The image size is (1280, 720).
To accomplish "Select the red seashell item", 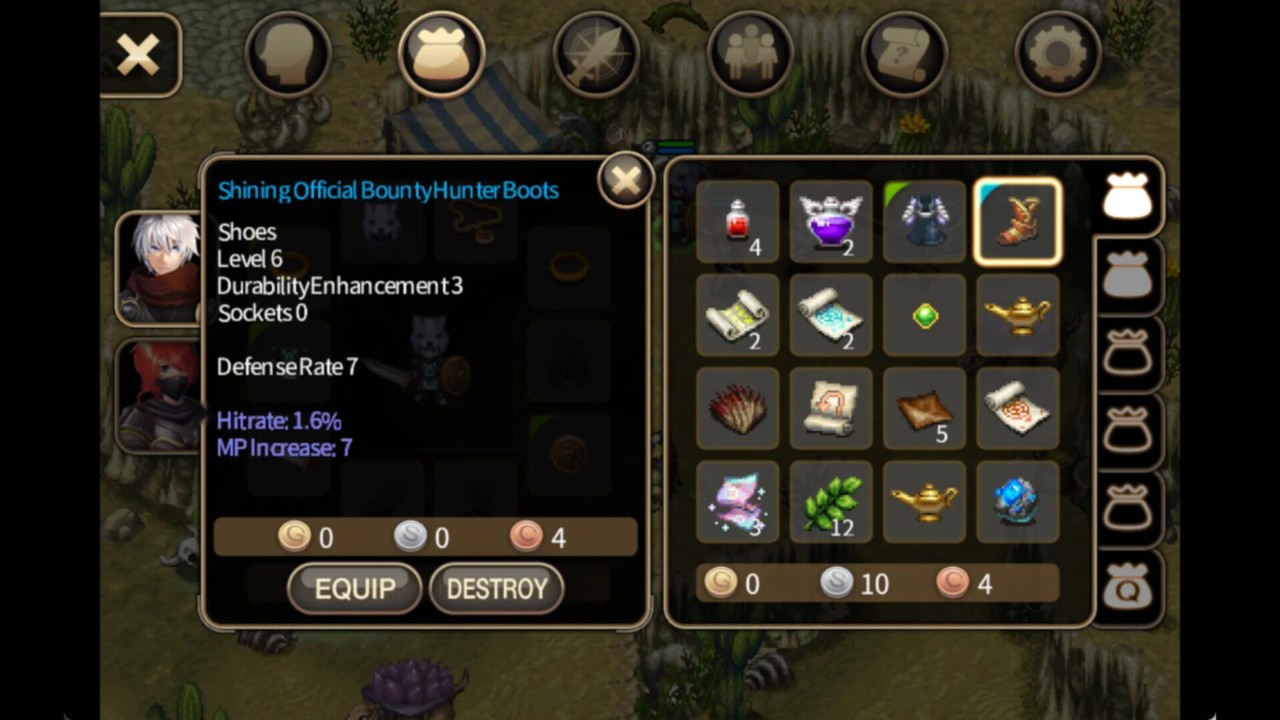I will pyautogui.click(x=738, y=409).
